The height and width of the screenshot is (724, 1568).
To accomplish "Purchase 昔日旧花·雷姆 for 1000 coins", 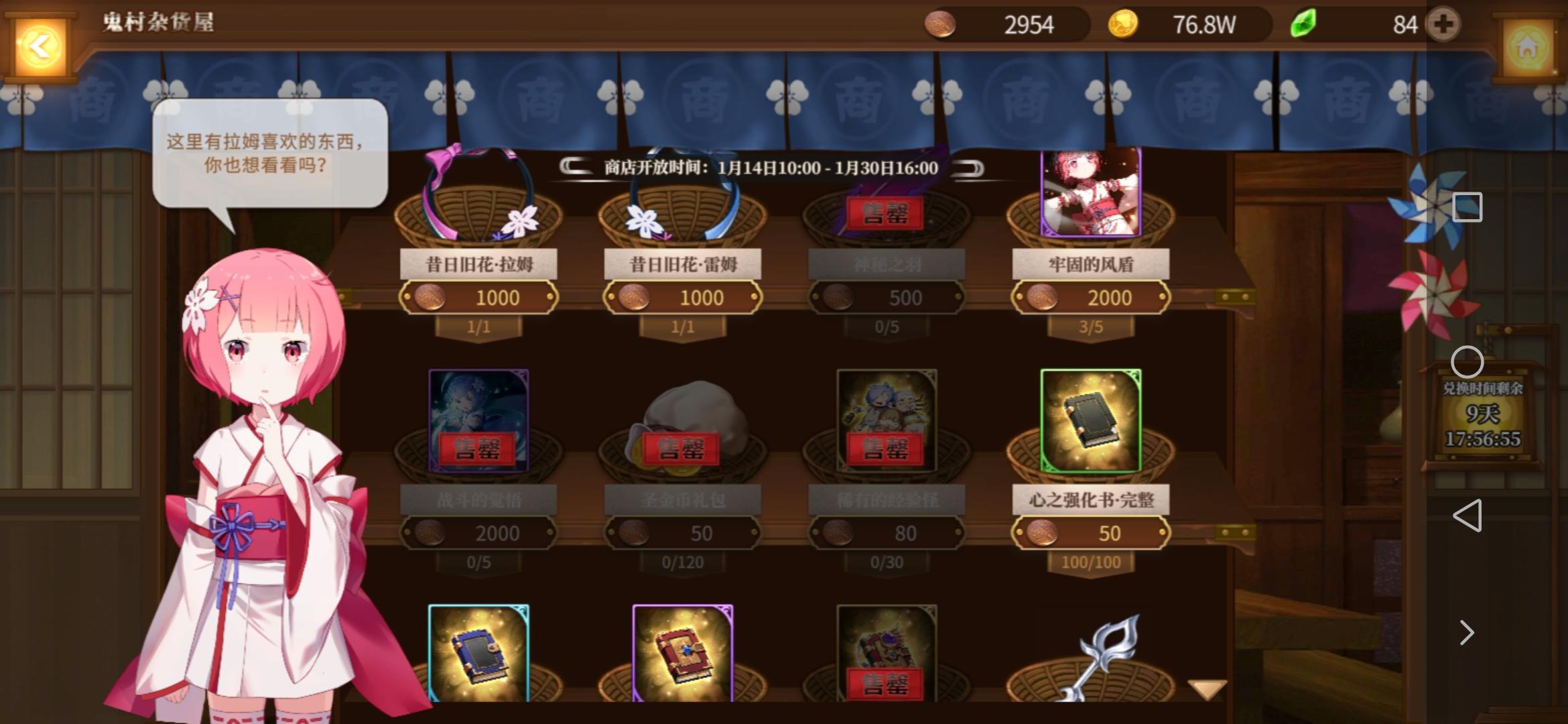I will tap(682, 297).
